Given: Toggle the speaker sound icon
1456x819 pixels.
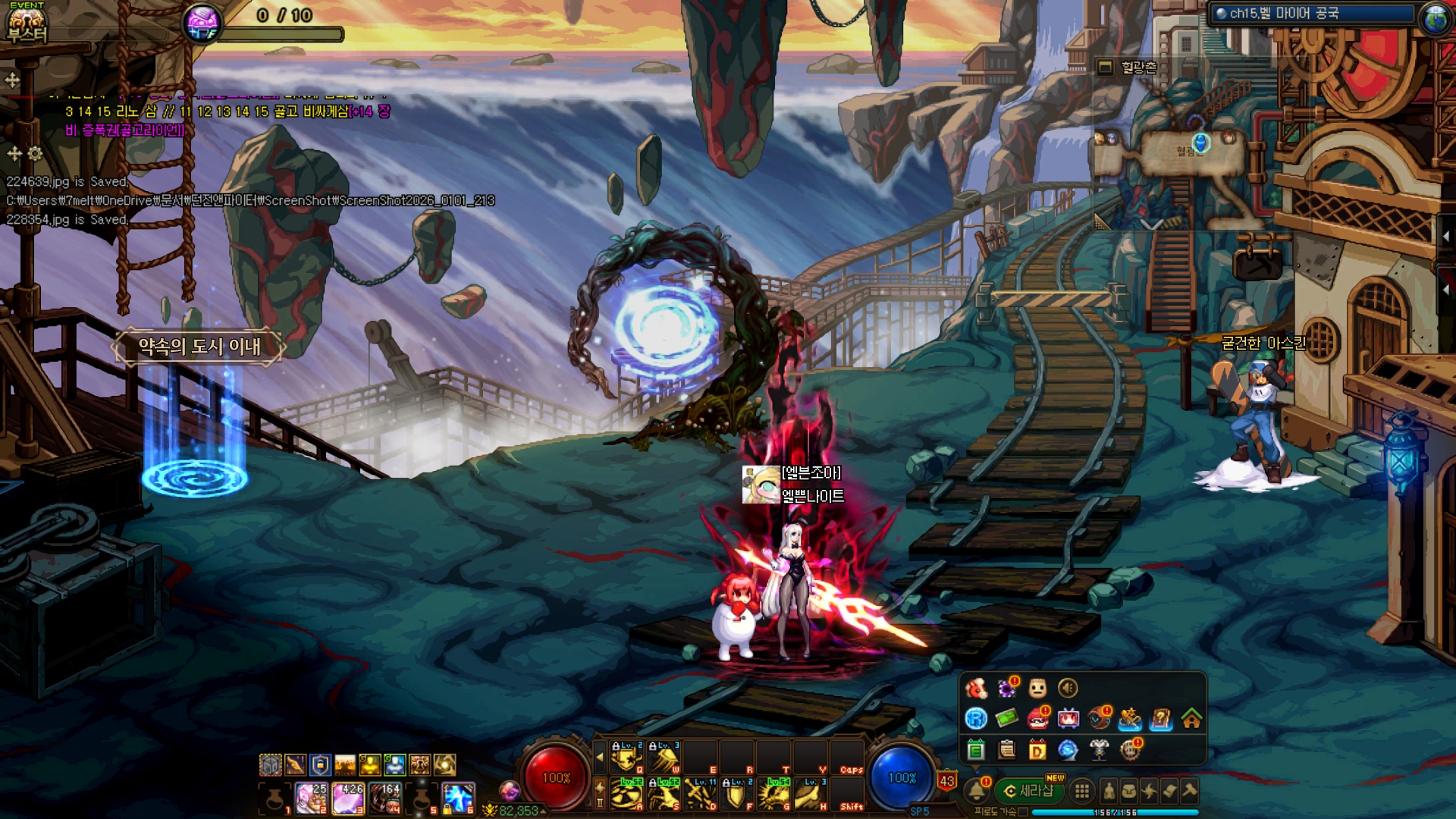Looking at the screenshot, I should pyautogui.click(x=1068, y=688).
